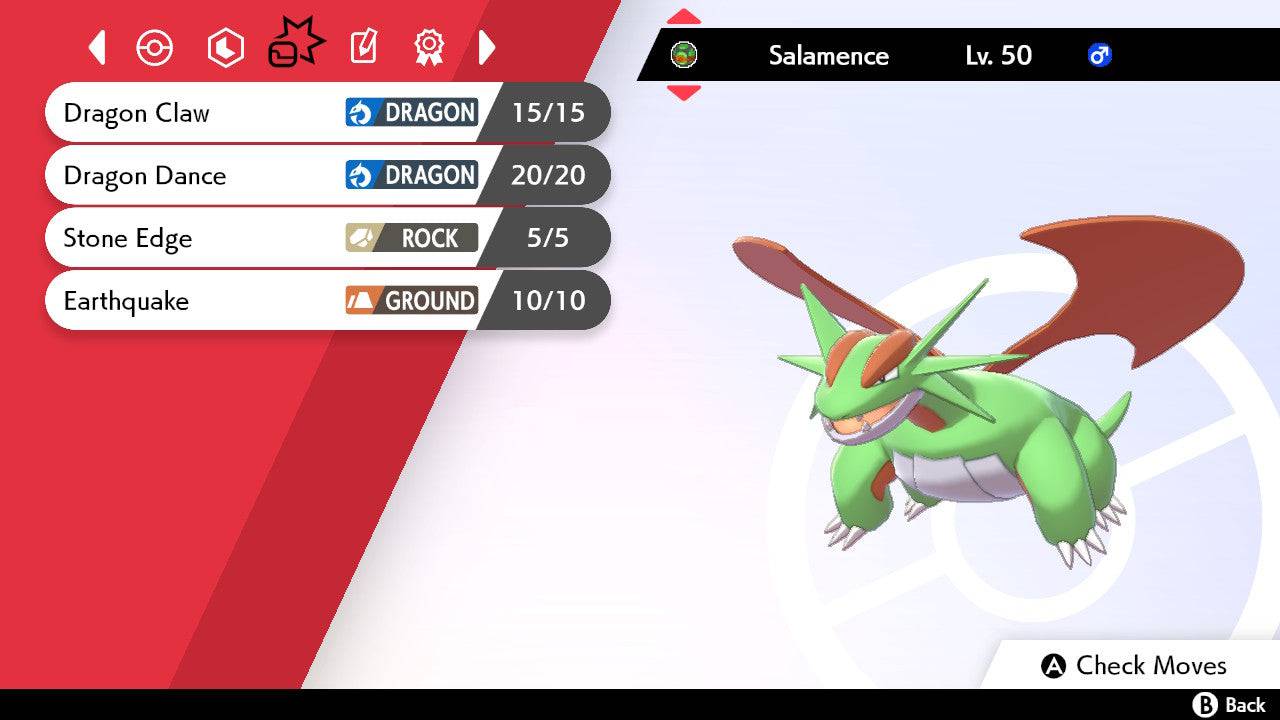Click the red up arrow to switch Pokémon
The width and height of the screenshot is (1280, 720).
pyautogui.click(x=684, y=15)
